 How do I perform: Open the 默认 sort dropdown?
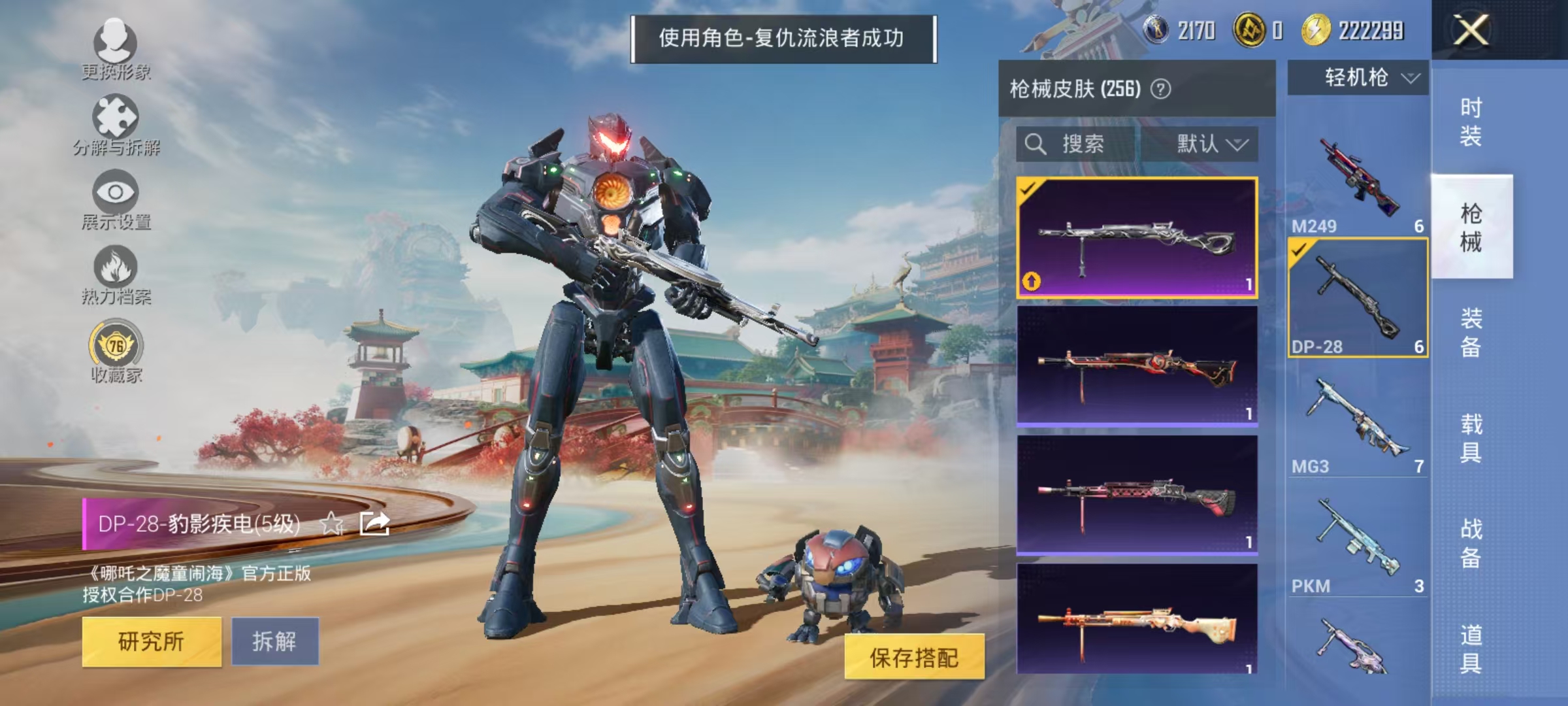(1211, 144)
